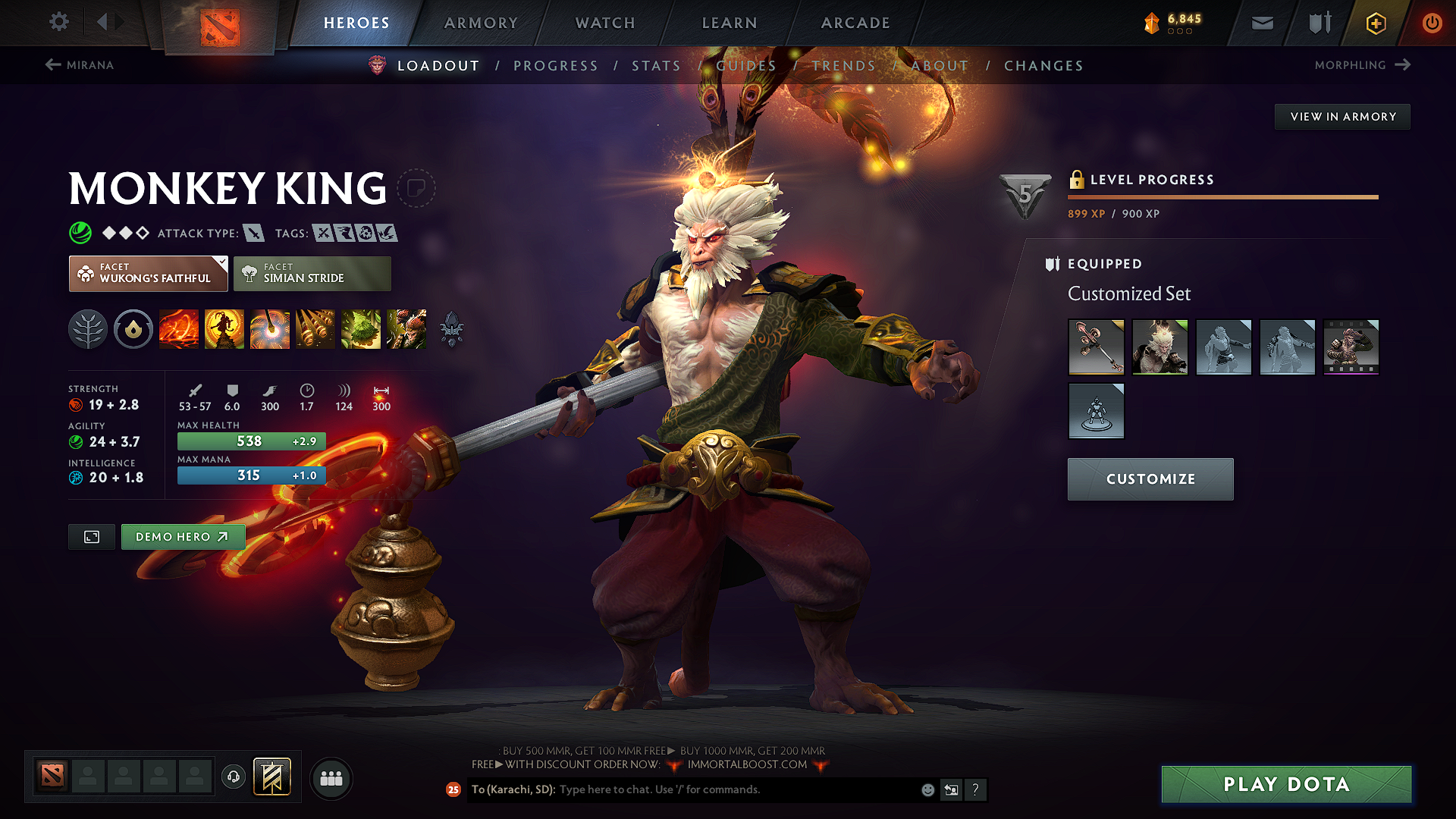Open the ARMORY tab
Image resolution: width=1456 pixels, height=819 pixels.
pyautogui.click(x=481, y=23)
